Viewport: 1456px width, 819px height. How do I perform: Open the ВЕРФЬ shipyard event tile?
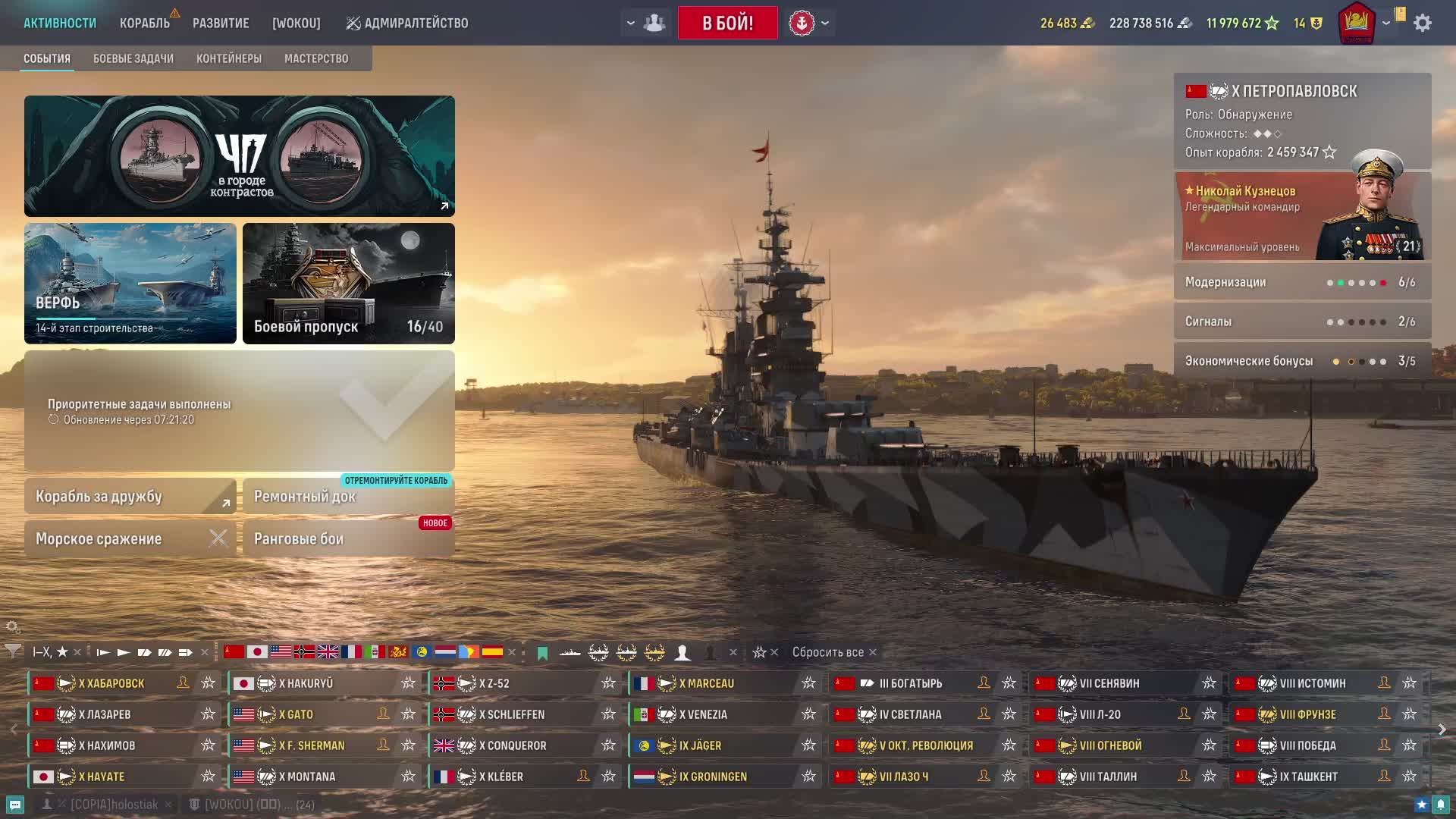pos(130,283)
